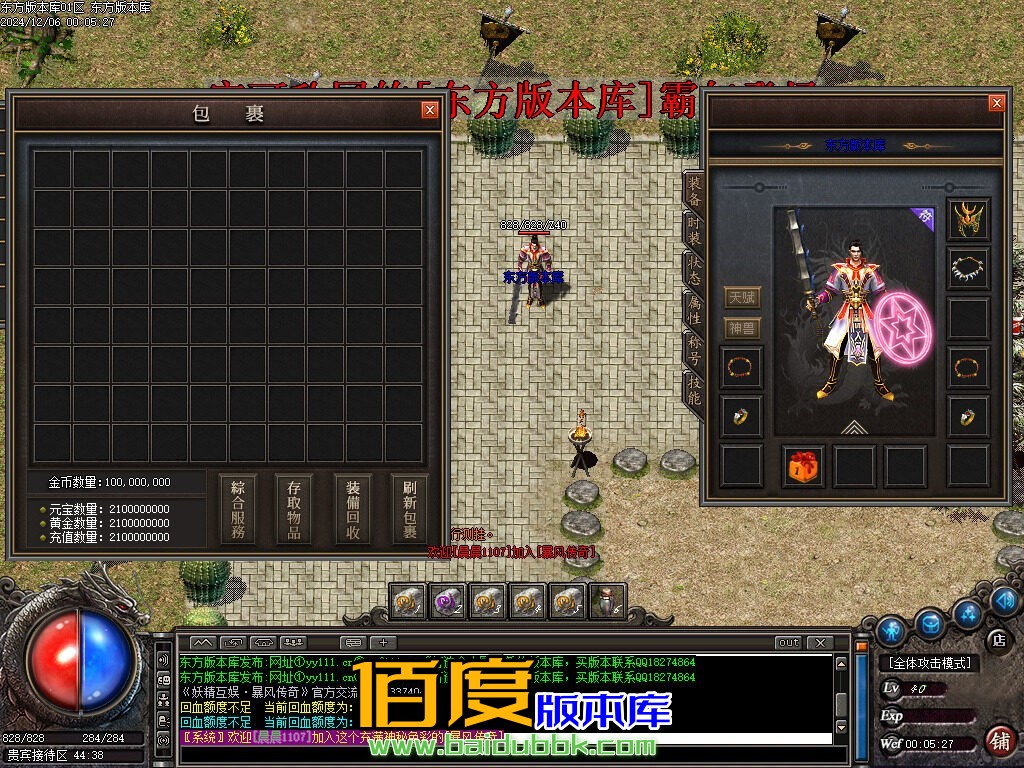Select the equipped helmet slot
Screen dimensions: 1024x768
[968, 219]
